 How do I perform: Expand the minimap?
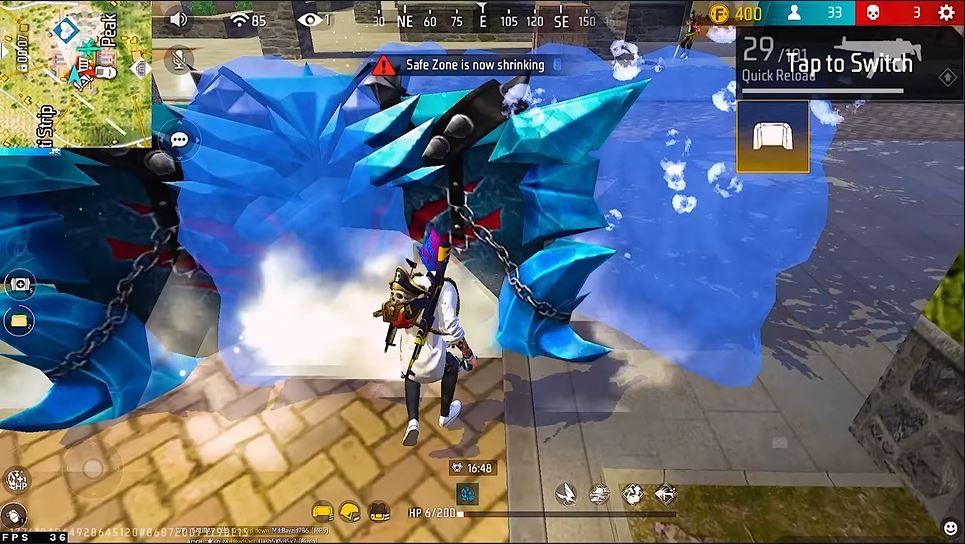(75, 73)
